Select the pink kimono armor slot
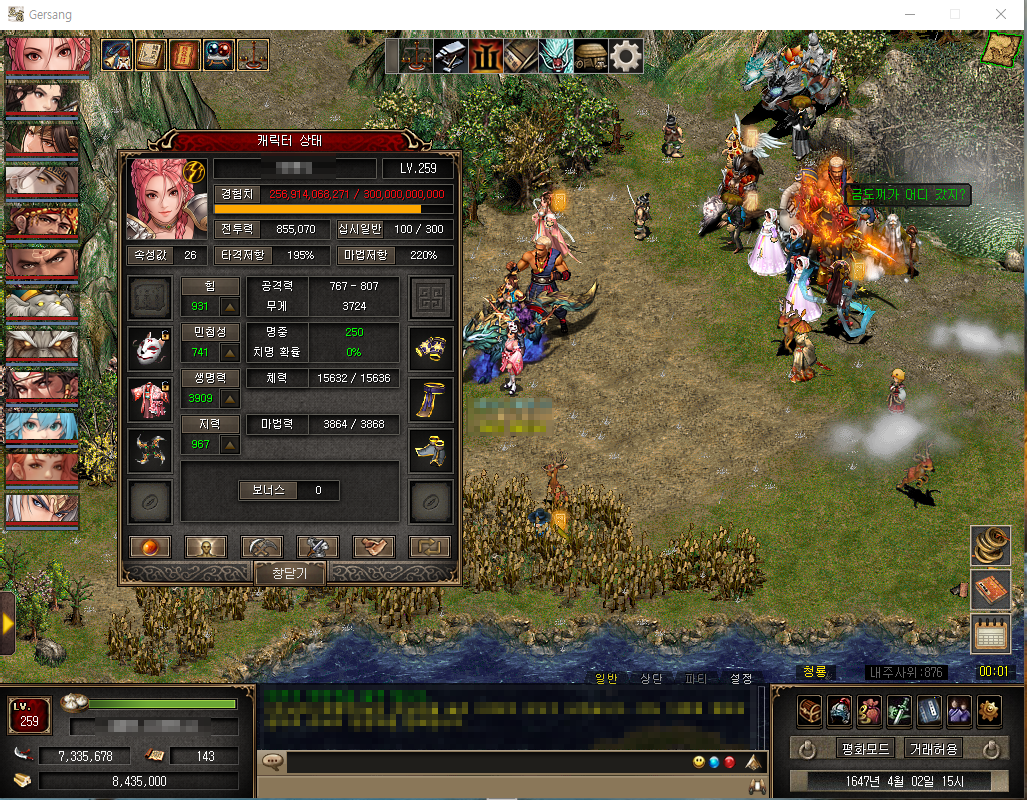 [150, 400]
